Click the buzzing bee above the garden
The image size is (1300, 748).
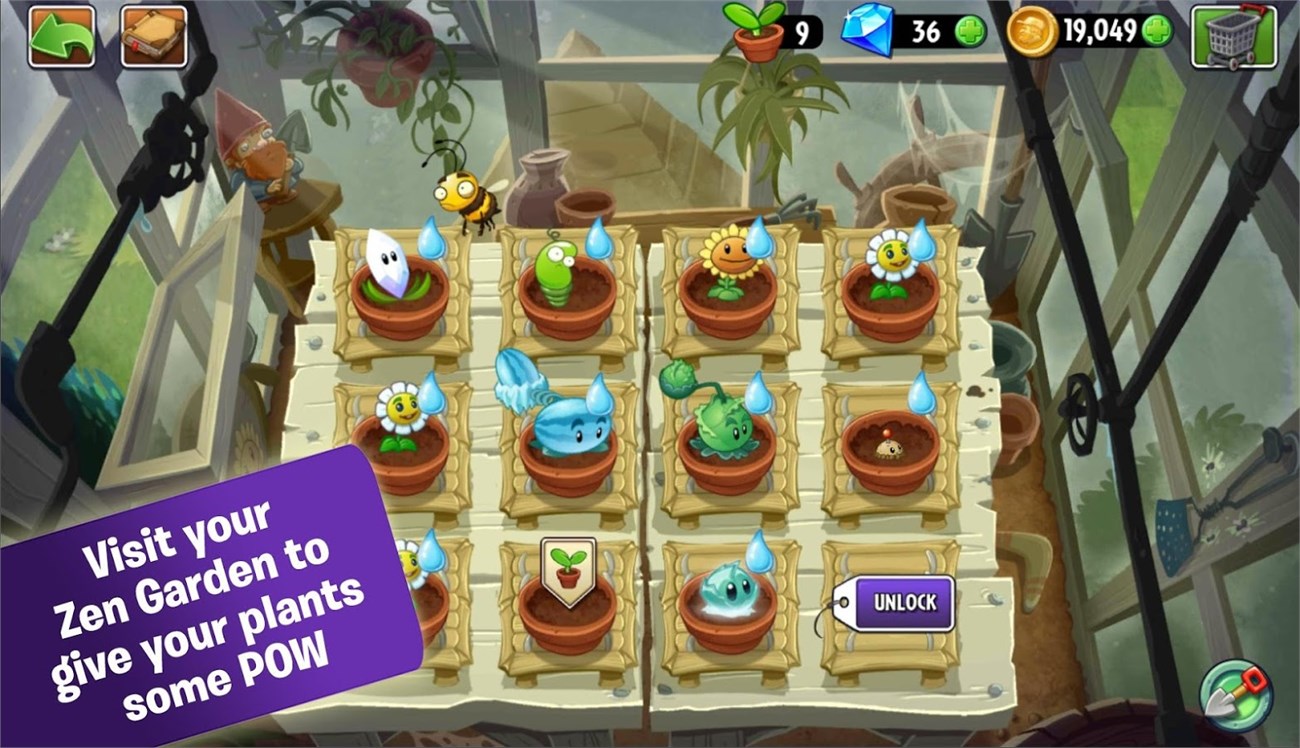click(x=466, y=196)
